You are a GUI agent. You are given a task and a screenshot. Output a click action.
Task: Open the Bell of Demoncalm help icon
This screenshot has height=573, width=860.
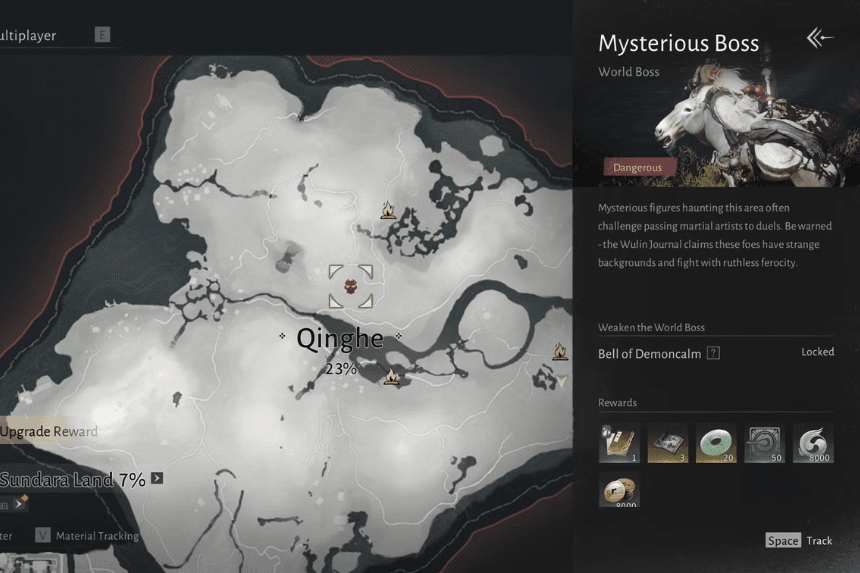click(x=713, y=353)
